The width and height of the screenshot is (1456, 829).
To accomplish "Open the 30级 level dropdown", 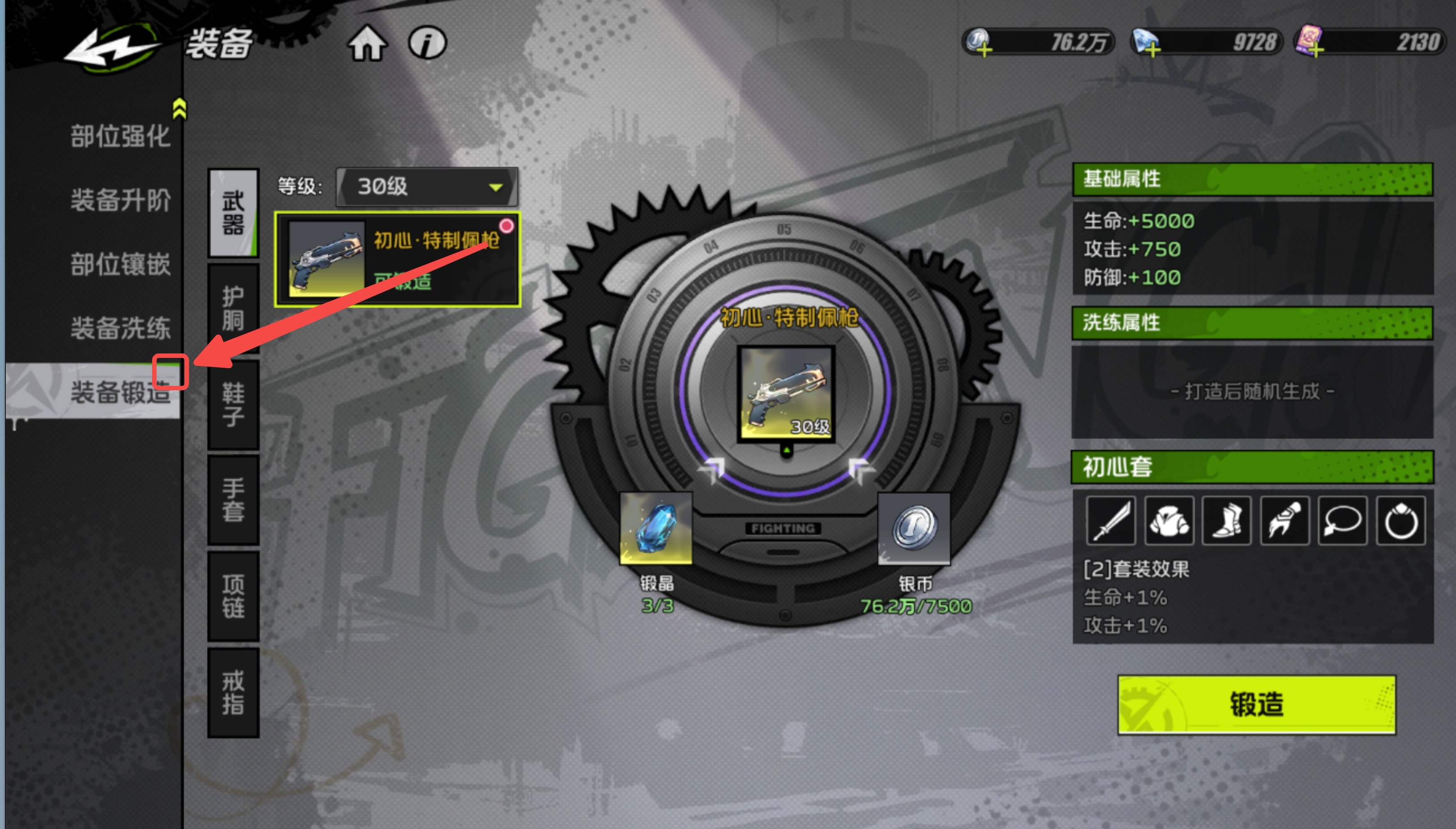I will 427,187.
